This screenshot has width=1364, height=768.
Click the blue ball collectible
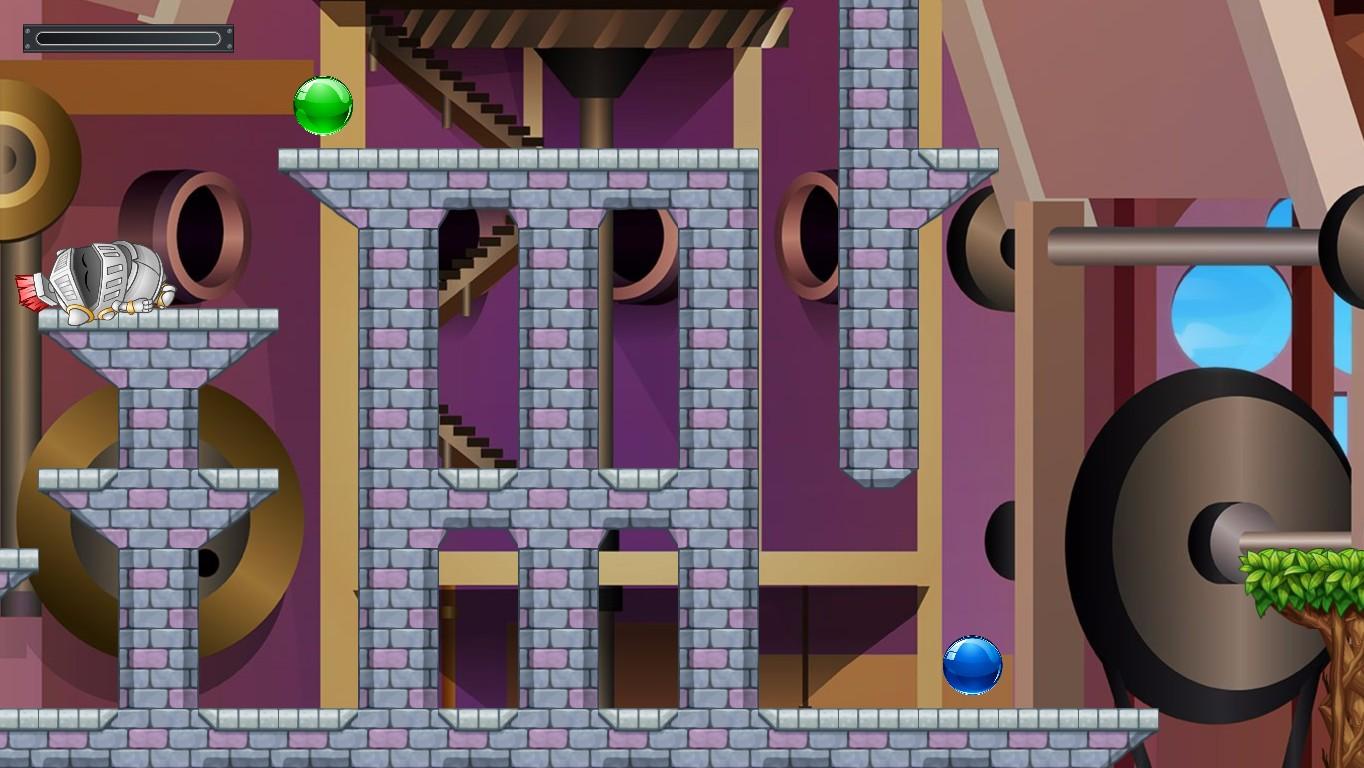click(971, 667)
